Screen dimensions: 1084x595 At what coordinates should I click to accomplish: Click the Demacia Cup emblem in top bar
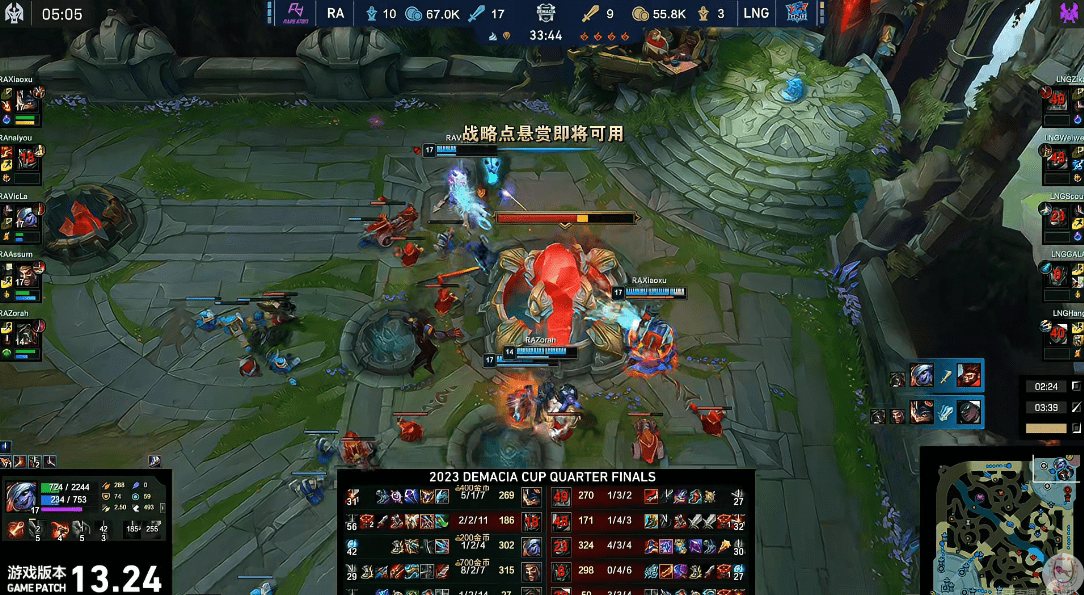click(546, 14)
